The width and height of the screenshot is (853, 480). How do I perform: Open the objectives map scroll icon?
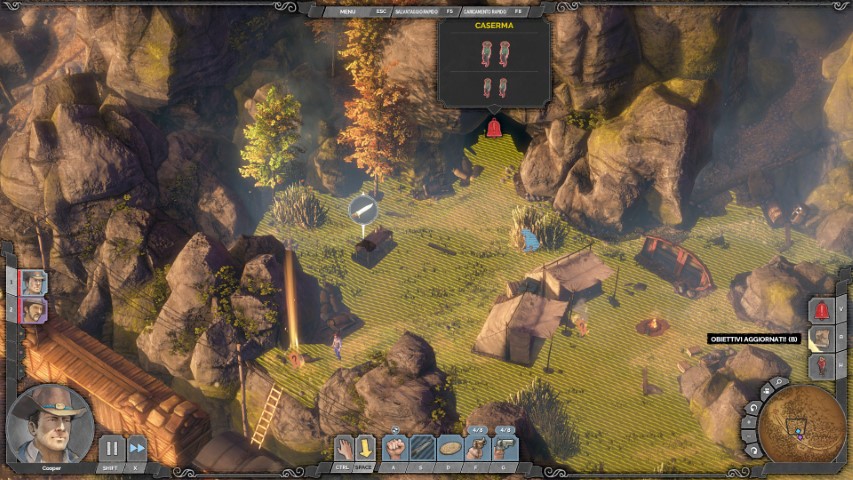821,338
